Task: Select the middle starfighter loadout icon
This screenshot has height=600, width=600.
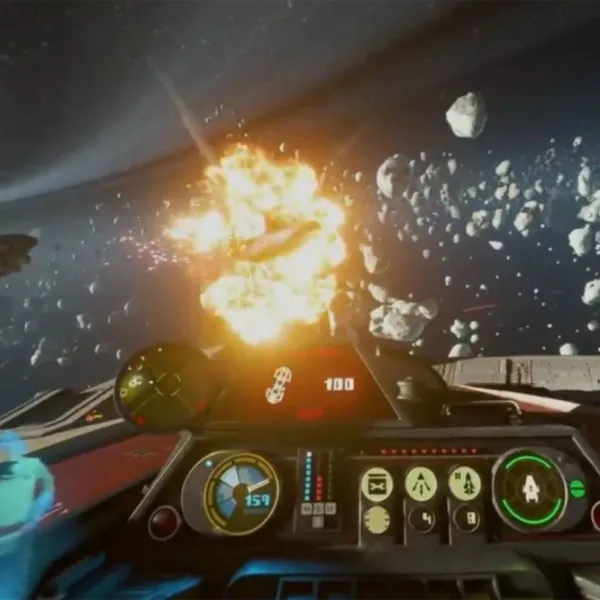Action: 421,484
